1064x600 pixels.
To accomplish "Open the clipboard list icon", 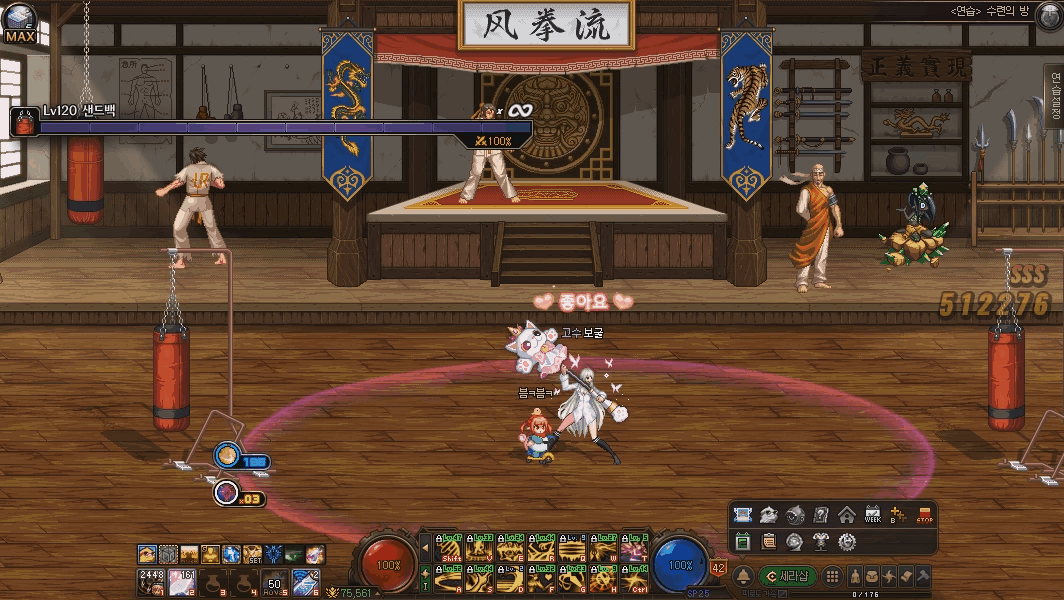I will (769, 541).
